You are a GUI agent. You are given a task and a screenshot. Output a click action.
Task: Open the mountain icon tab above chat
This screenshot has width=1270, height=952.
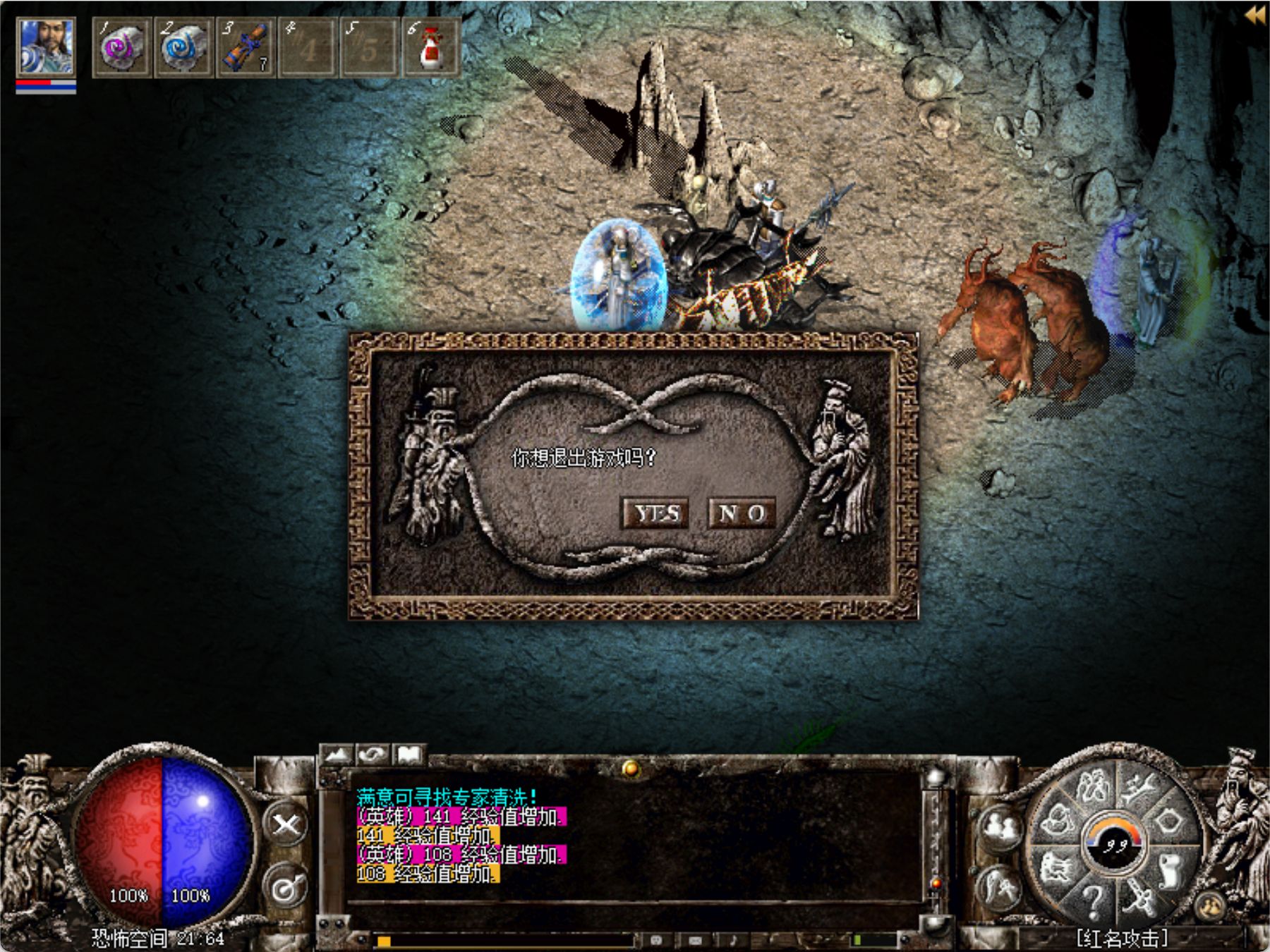[337, 755]
